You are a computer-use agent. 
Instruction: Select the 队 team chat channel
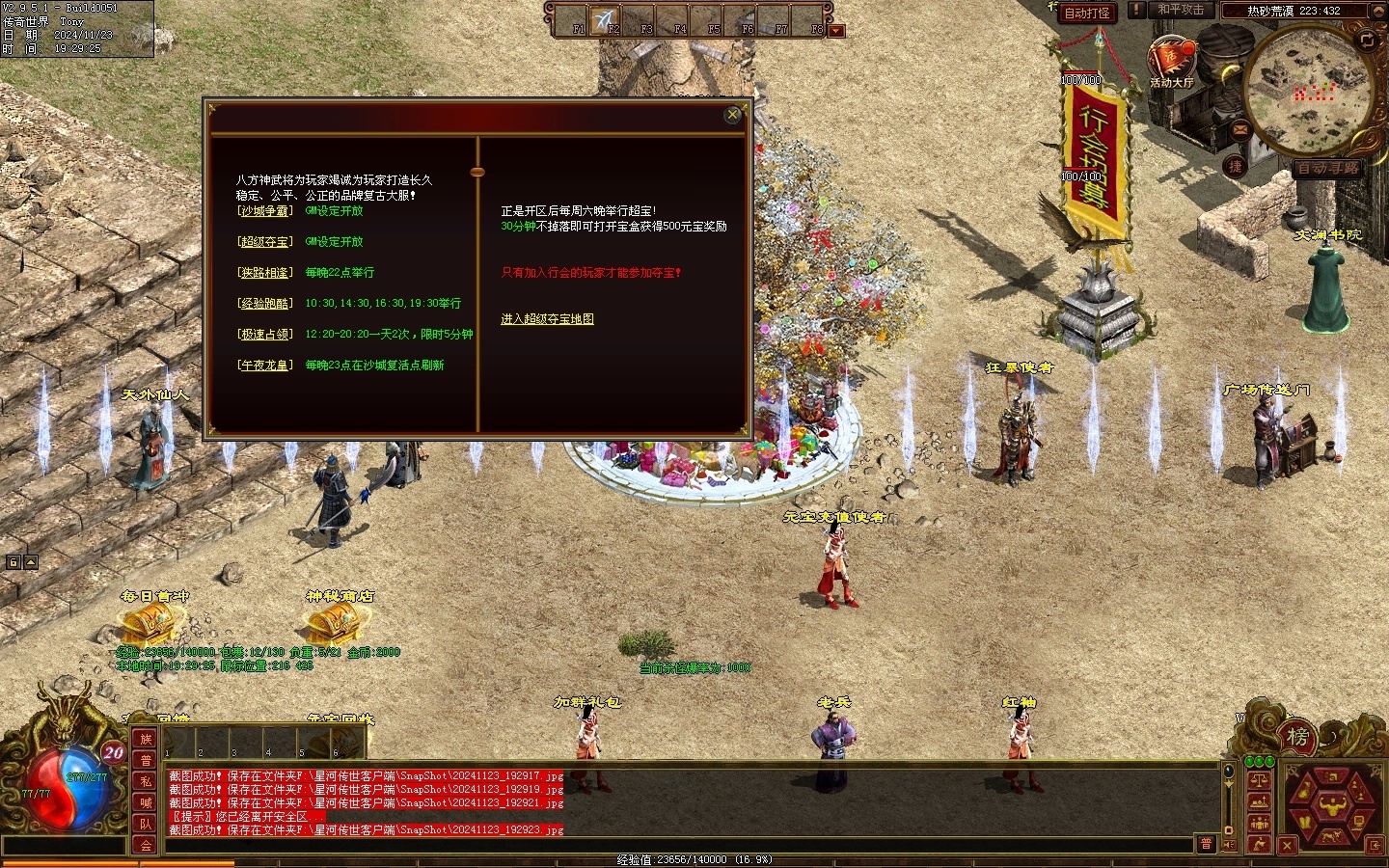146,824
